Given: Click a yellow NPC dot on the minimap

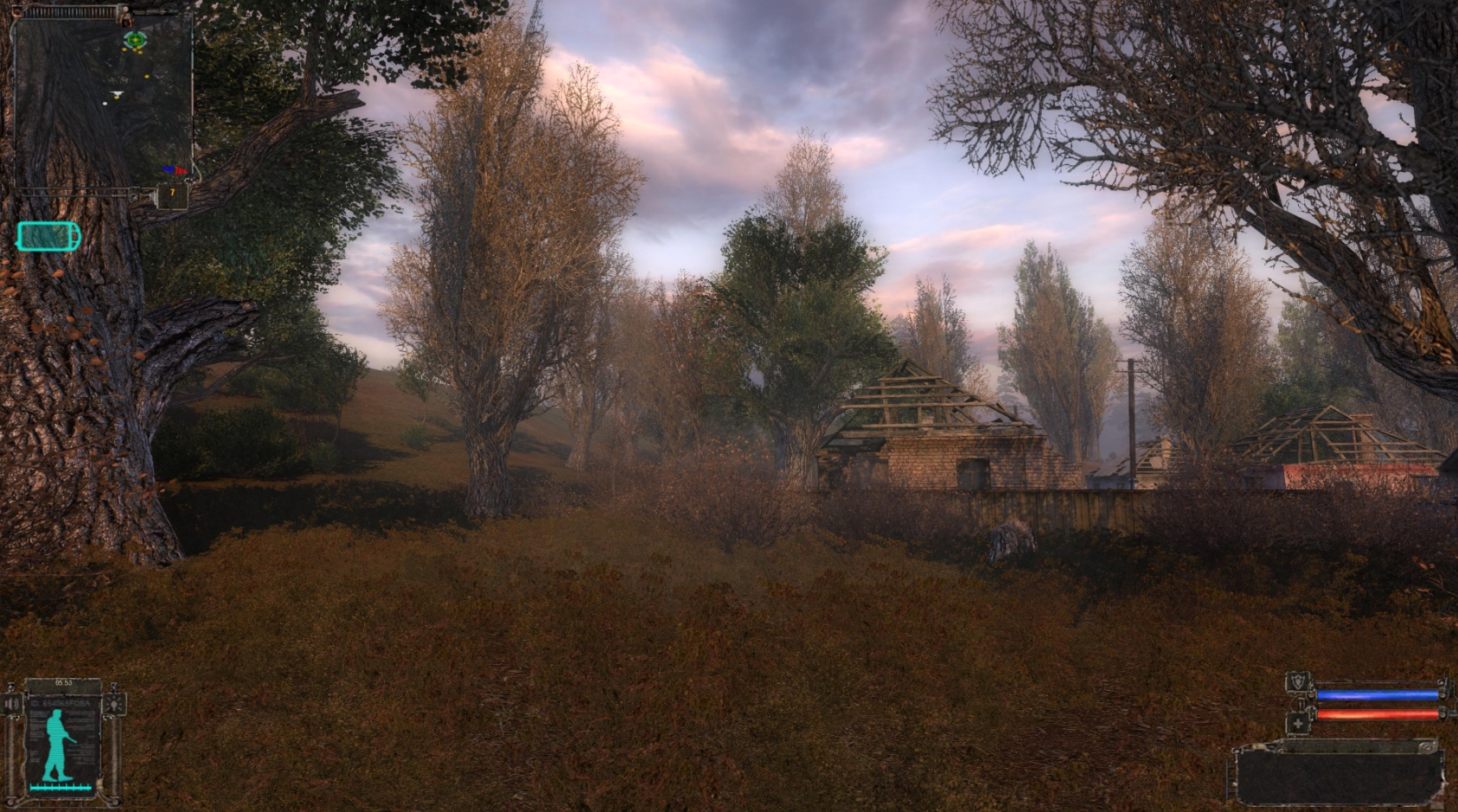Looking at the screenshot, I should tap(124, 49).
